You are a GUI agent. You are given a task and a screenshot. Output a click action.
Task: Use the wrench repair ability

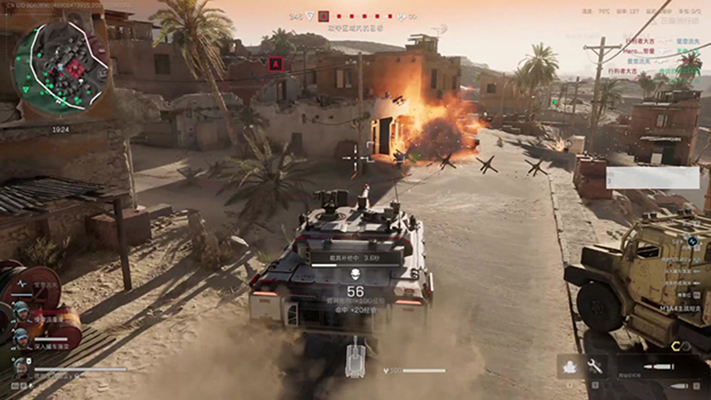596,366
